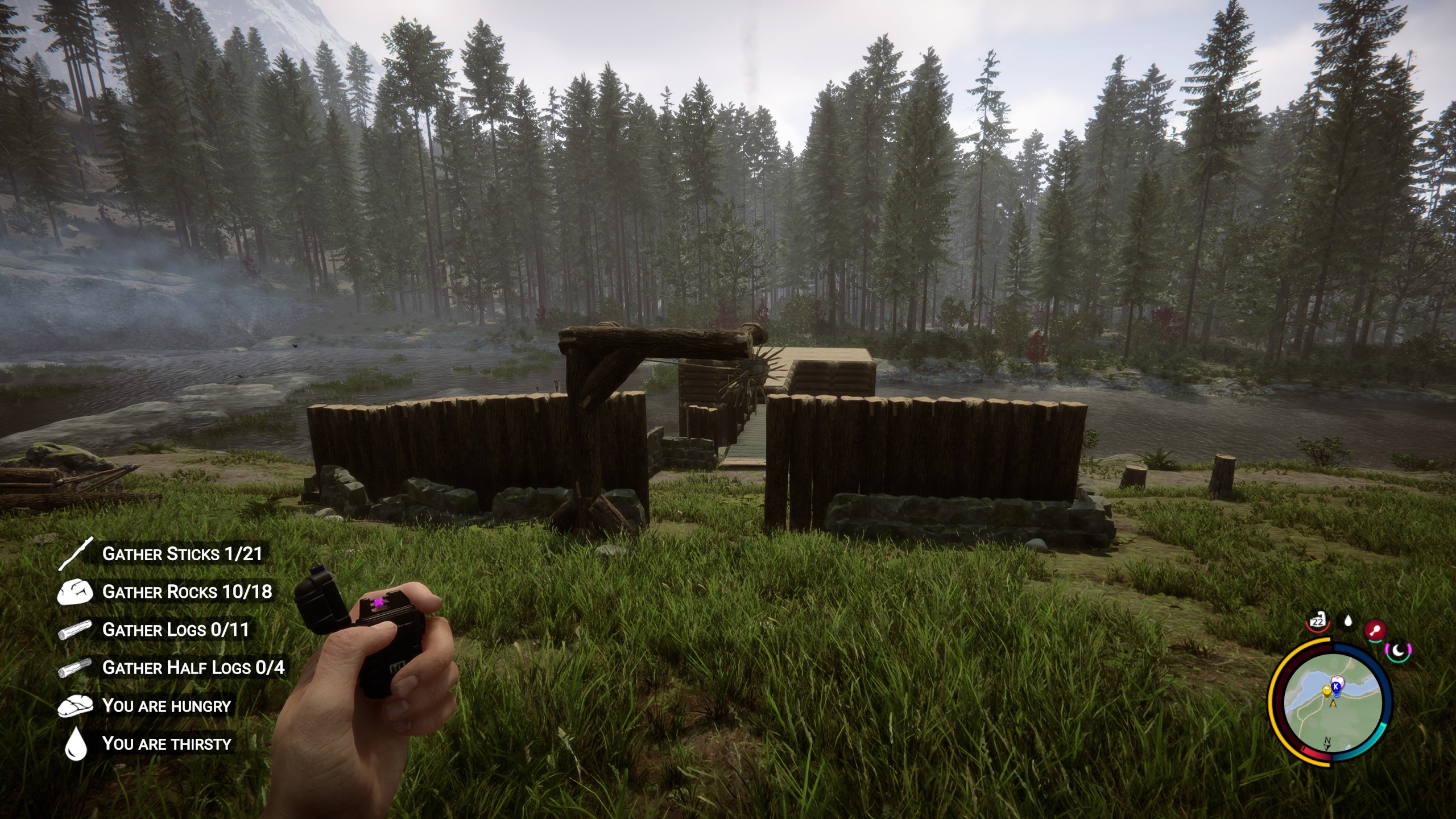
Task: Choose the Gather Half Logs 0/4 entry
Action: 193,668
